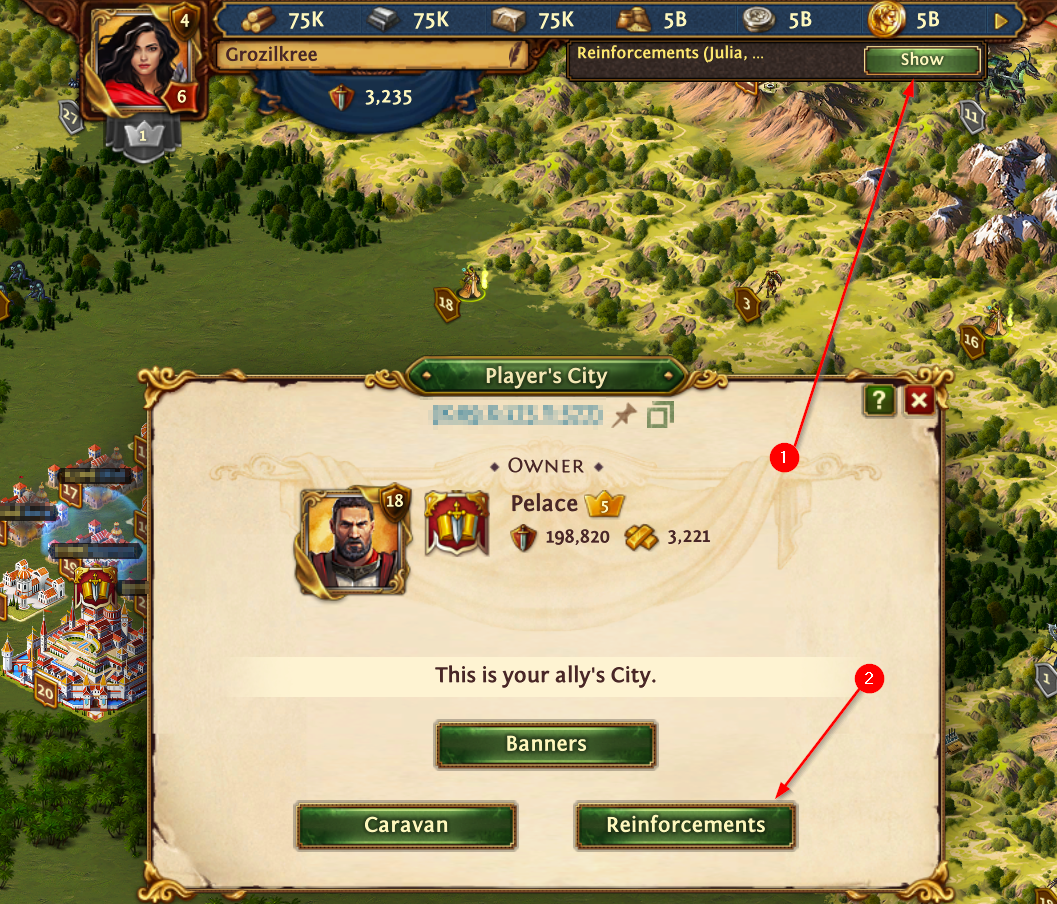Send a Caravan to the ally

(406, 825)
